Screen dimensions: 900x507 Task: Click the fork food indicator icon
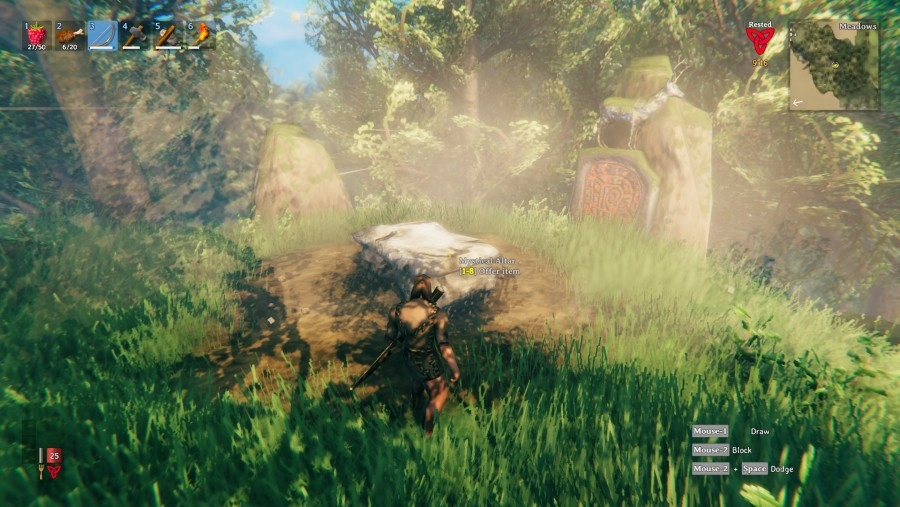pyautogui.click(x=41, y=463)
